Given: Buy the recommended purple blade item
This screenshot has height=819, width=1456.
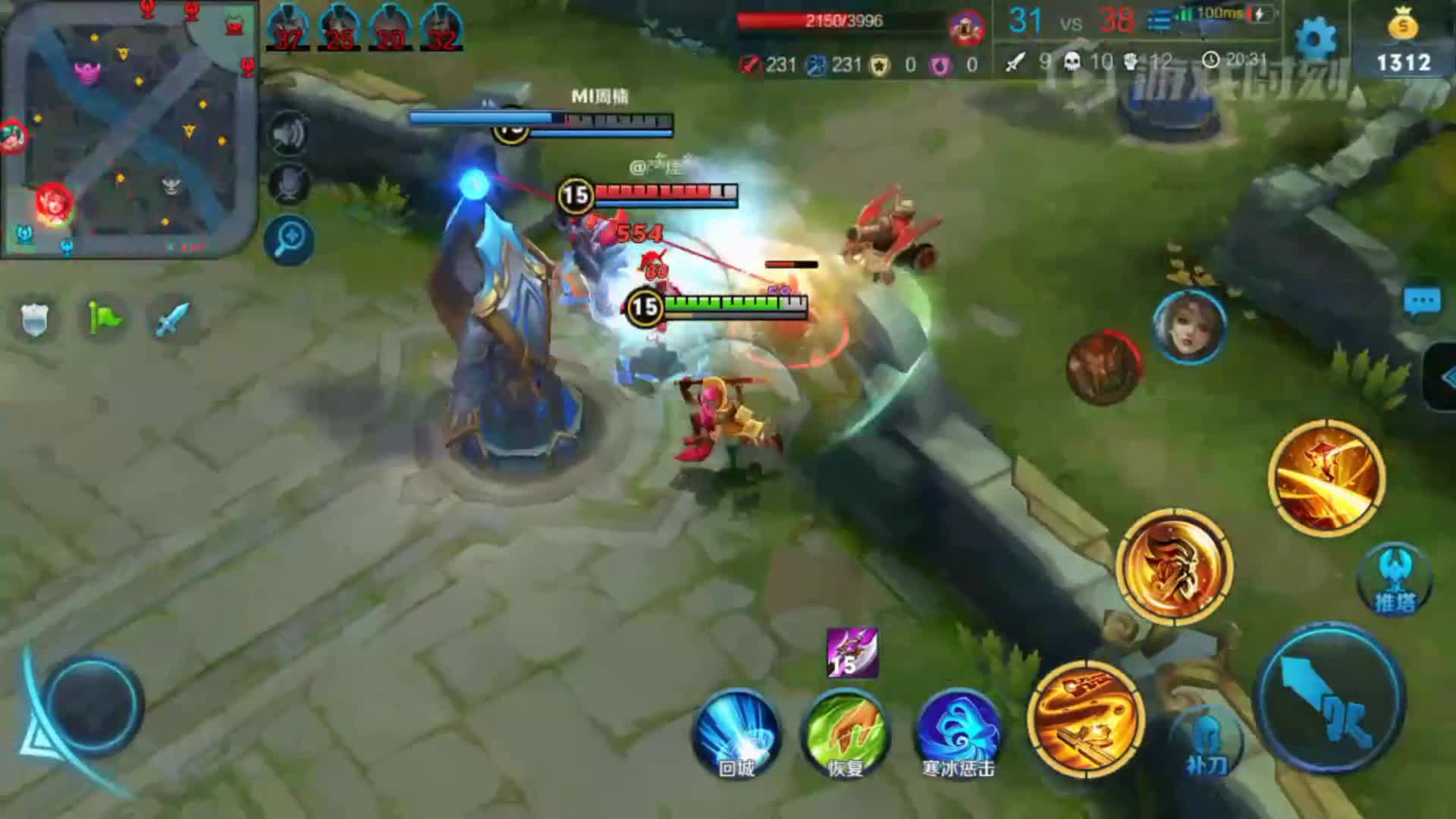Looking at the screenshot, I should [x=852, y=653].
